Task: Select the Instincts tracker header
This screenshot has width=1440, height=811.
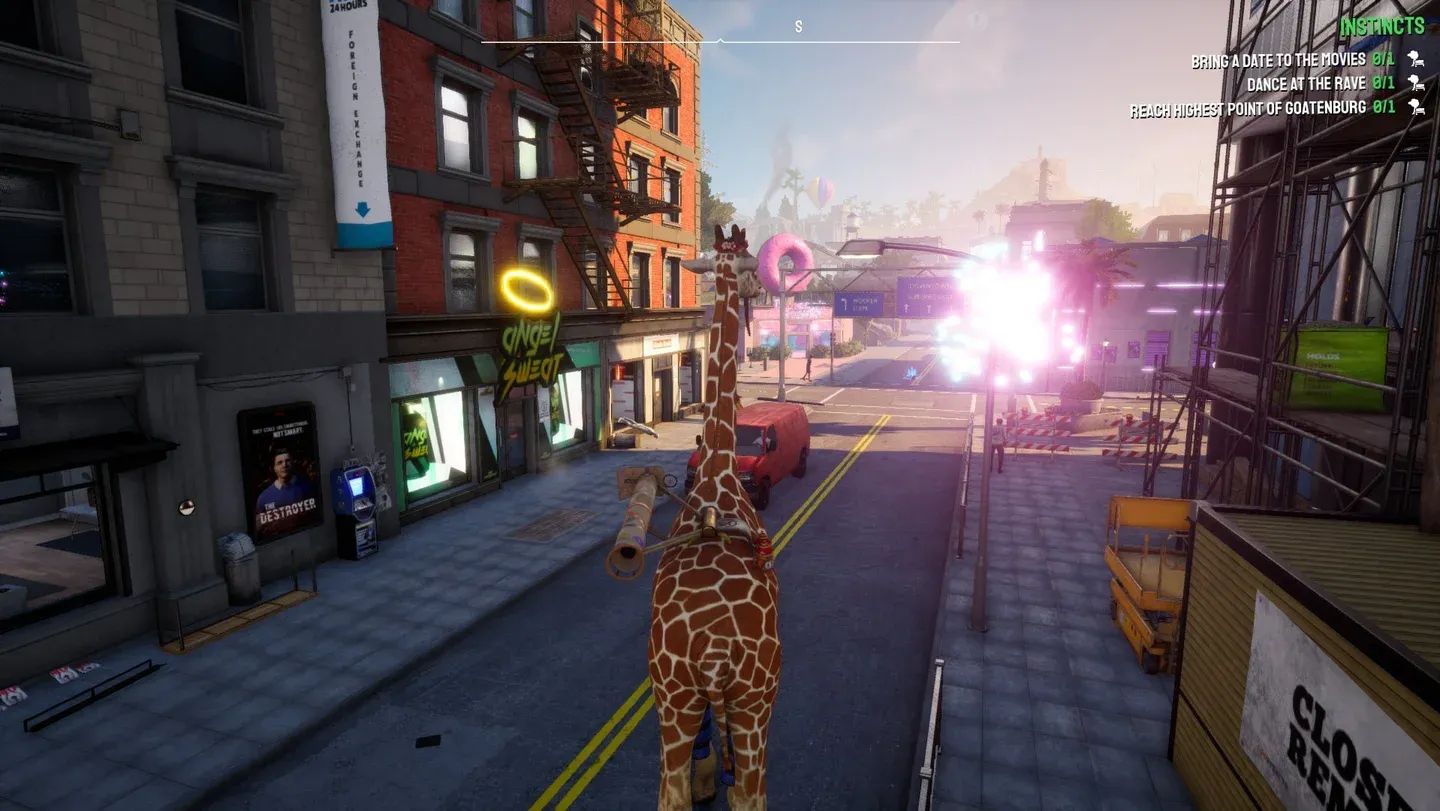Action: click(x=1382, y=27)
